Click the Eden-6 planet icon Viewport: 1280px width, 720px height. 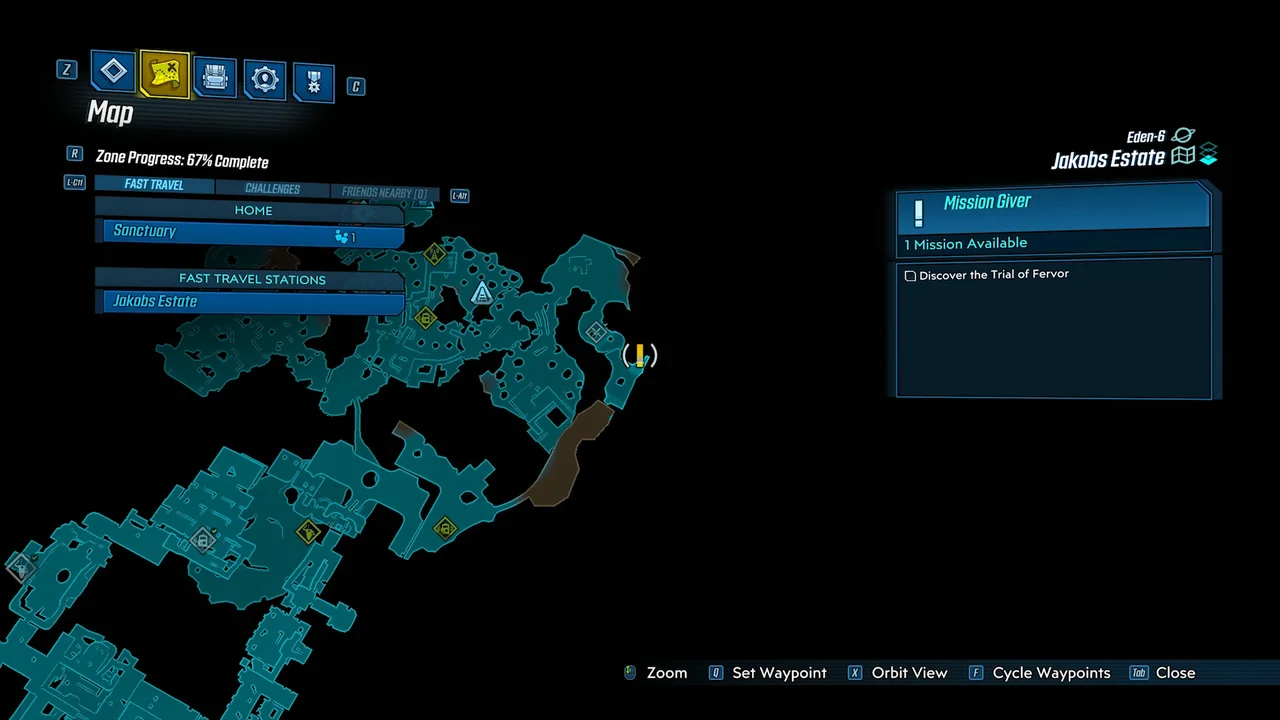click(x=1183, y=135)
